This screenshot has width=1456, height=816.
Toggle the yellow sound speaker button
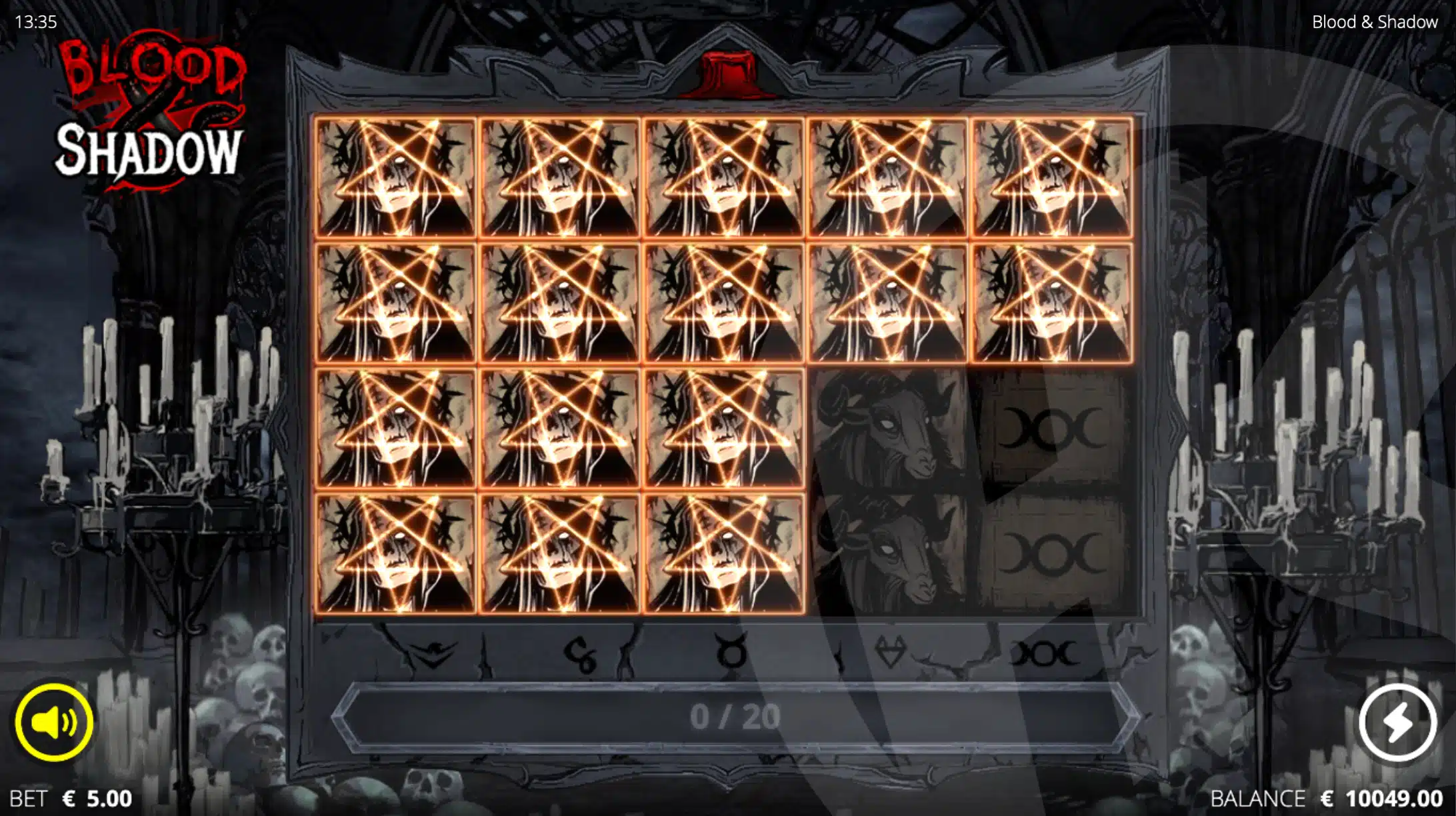click(54, 722)
